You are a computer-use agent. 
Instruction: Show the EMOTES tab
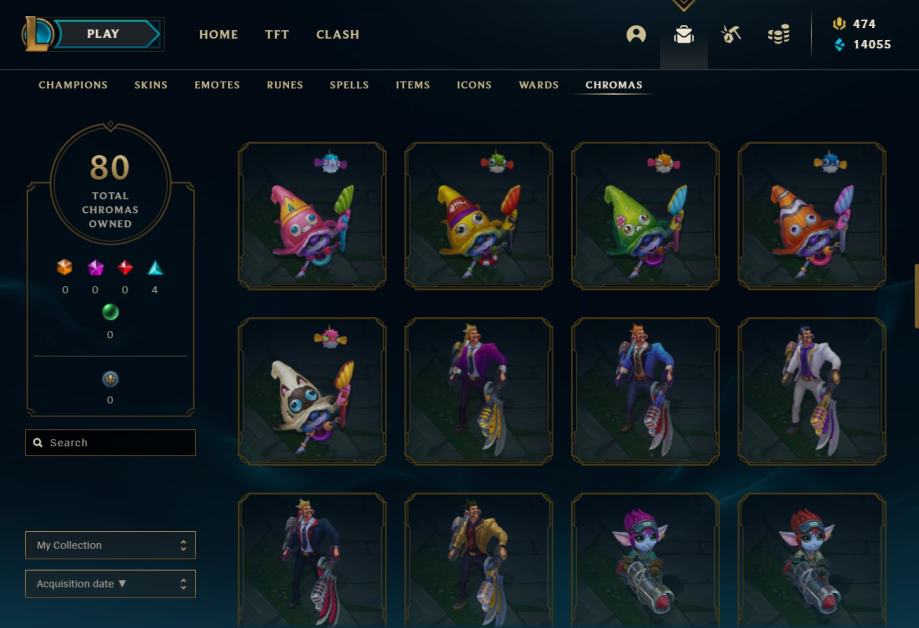(x=217, y=85)
